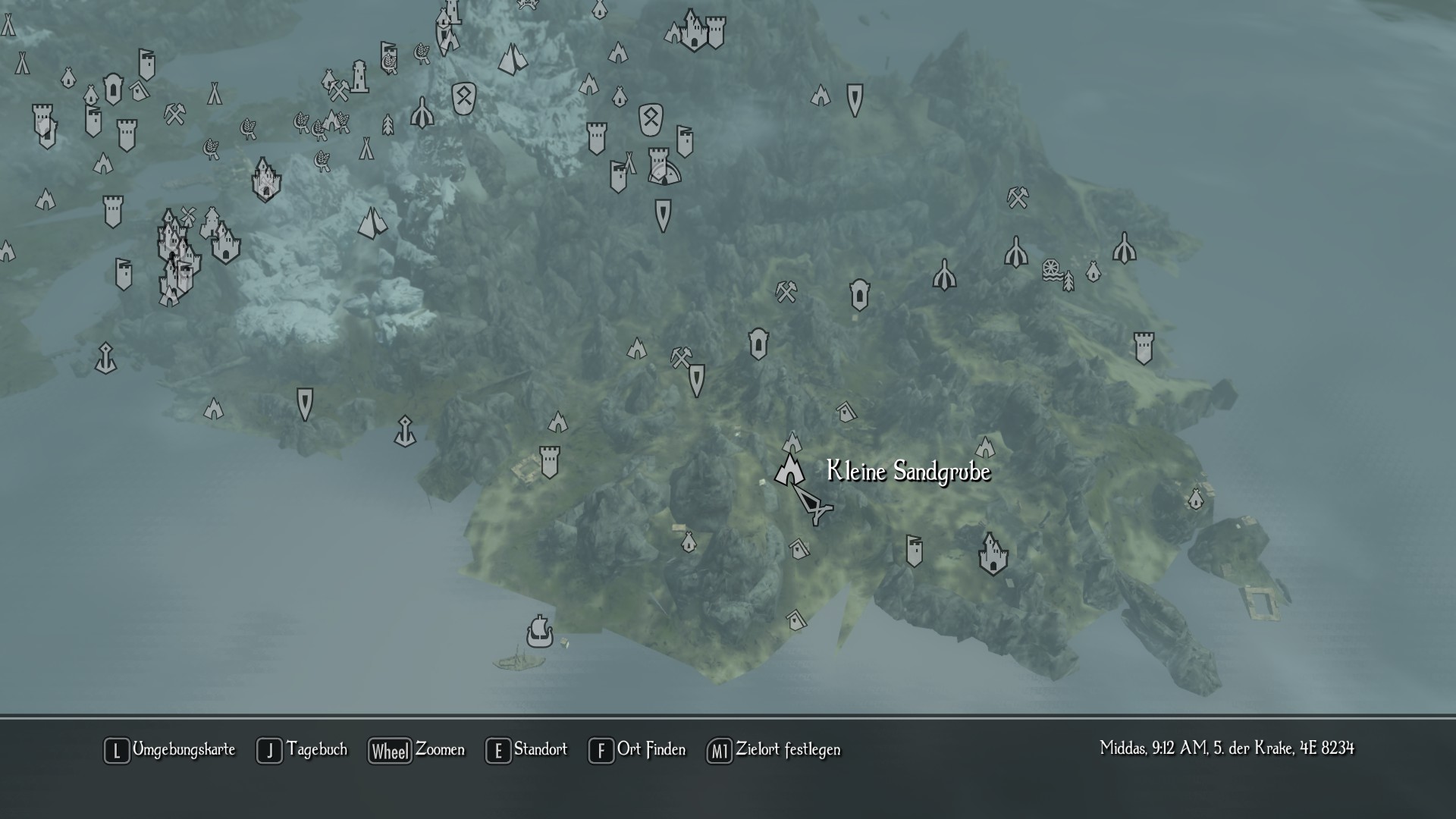Select the water wheel mill marker
The height and width of the screenshot is (819, 1456).
coord(1051,269)
